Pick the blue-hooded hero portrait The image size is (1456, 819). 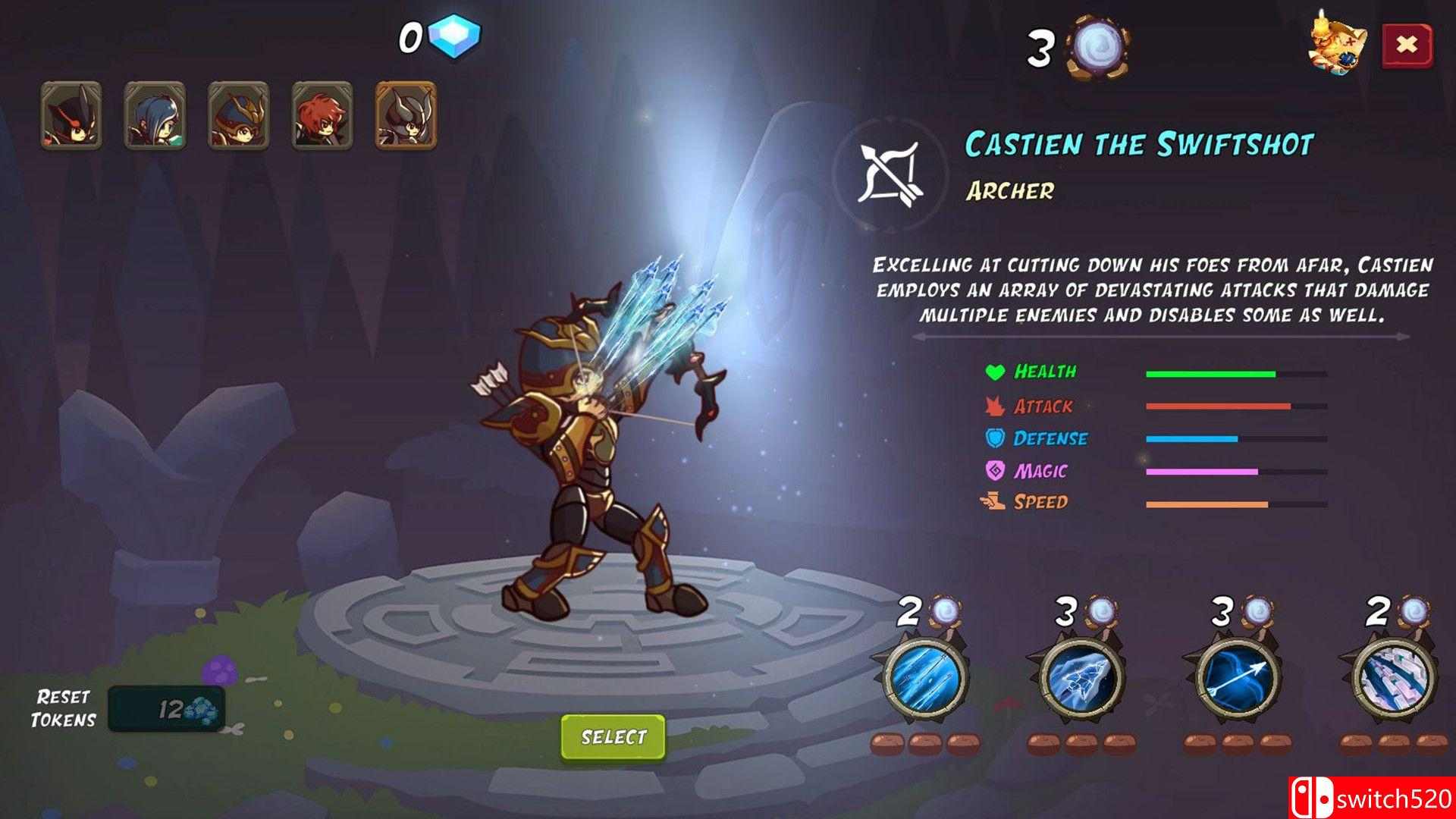pyautogui.click(x=155, y=115)
